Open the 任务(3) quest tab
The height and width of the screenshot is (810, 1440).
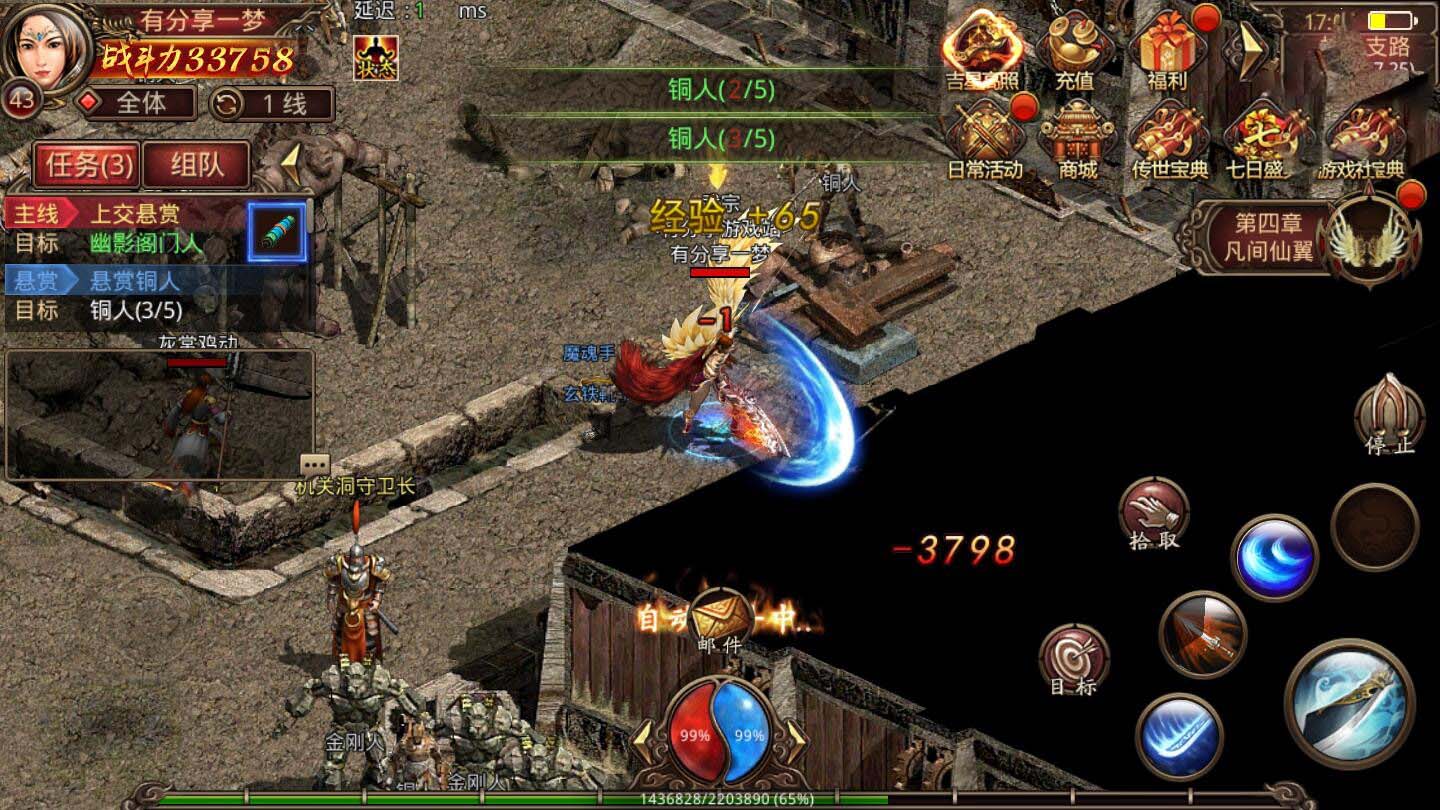coord(87,164)
